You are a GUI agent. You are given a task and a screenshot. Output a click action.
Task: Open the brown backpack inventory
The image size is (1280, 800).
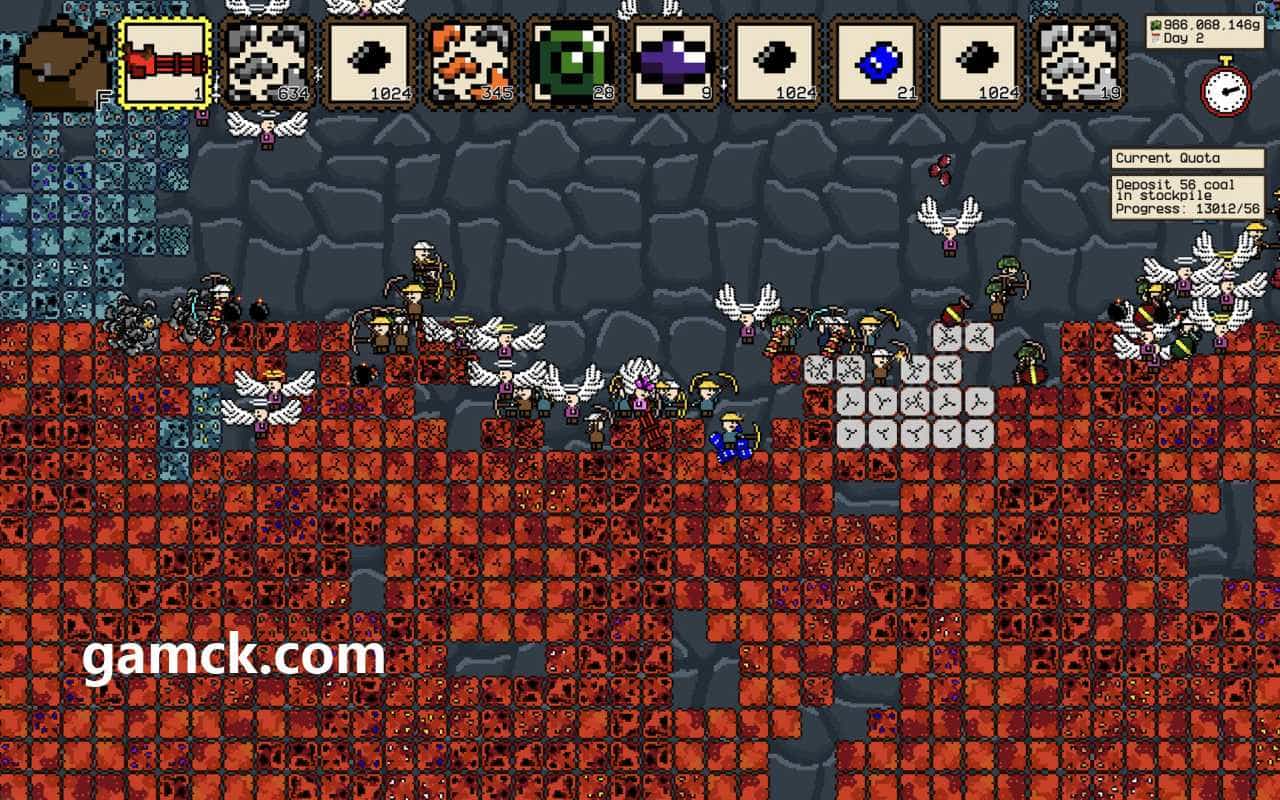pos(64,64)
